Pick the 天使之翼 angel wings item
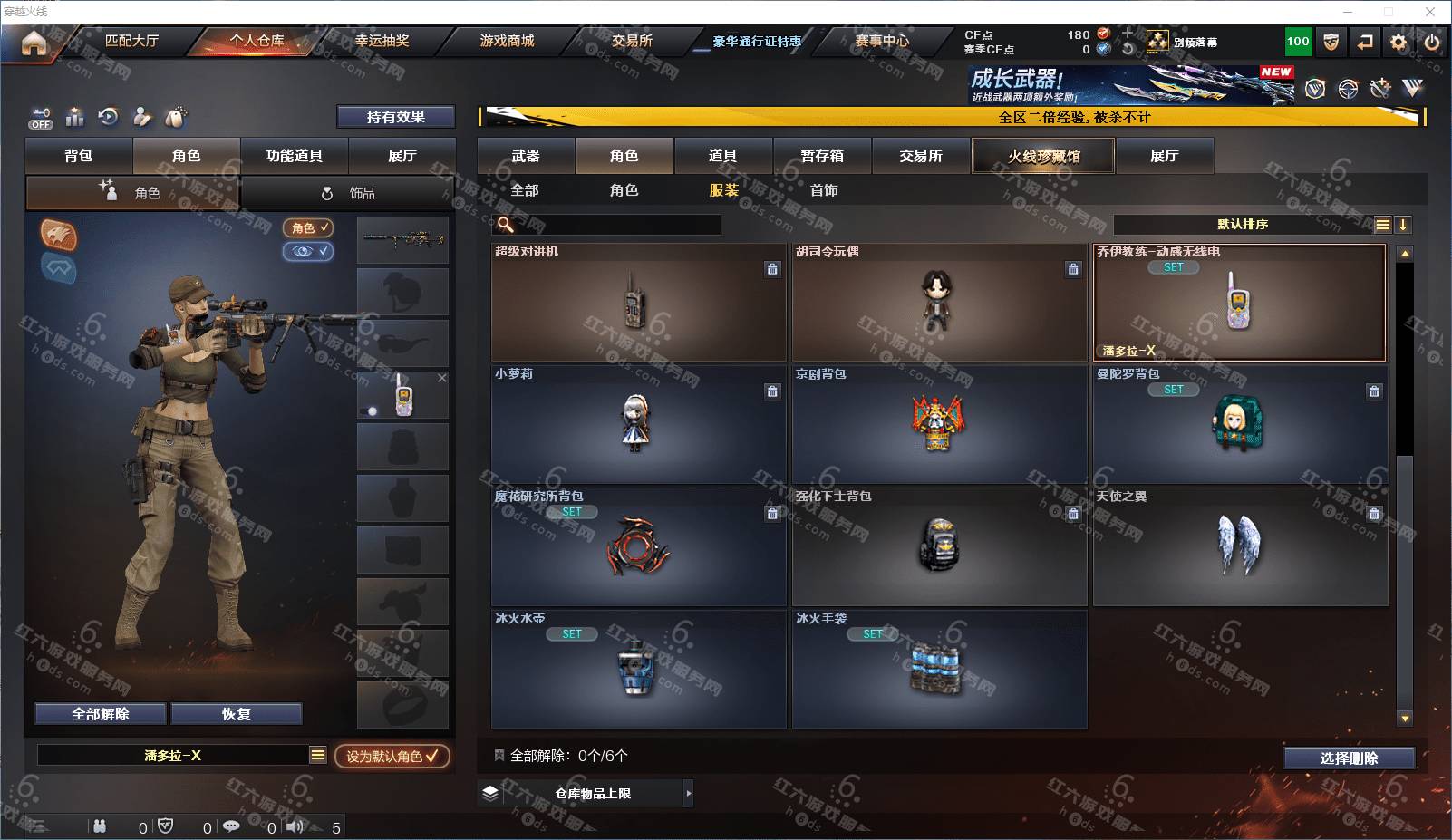Viewport: 1452px width, 840px height. 1239,547
